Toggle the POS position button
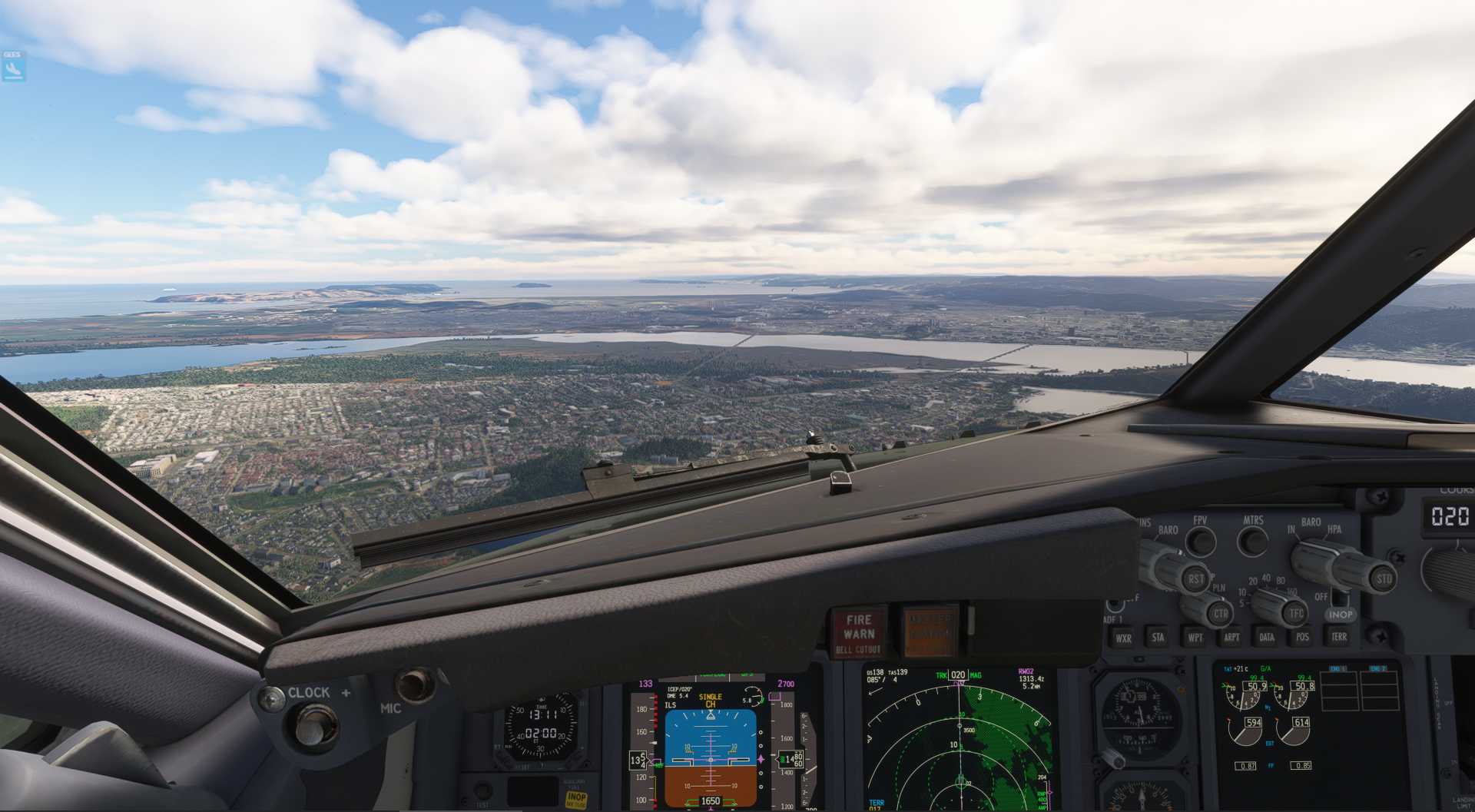The image size is (1475, 812). pyautogui.click(x=1302, y=637)
